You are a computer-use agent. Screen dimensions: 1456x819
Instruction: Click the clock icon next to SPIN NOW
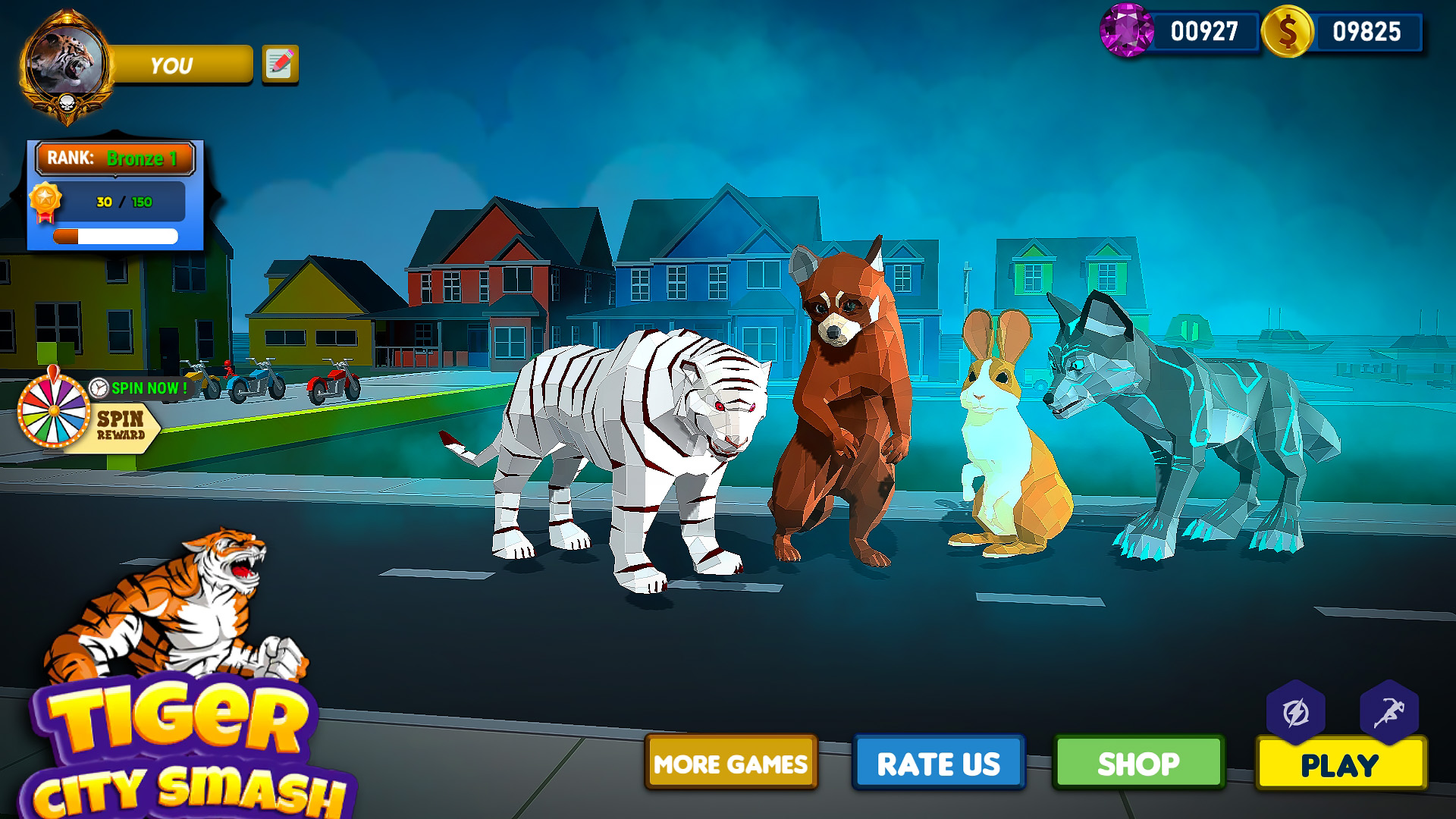(x=98, y=389)
